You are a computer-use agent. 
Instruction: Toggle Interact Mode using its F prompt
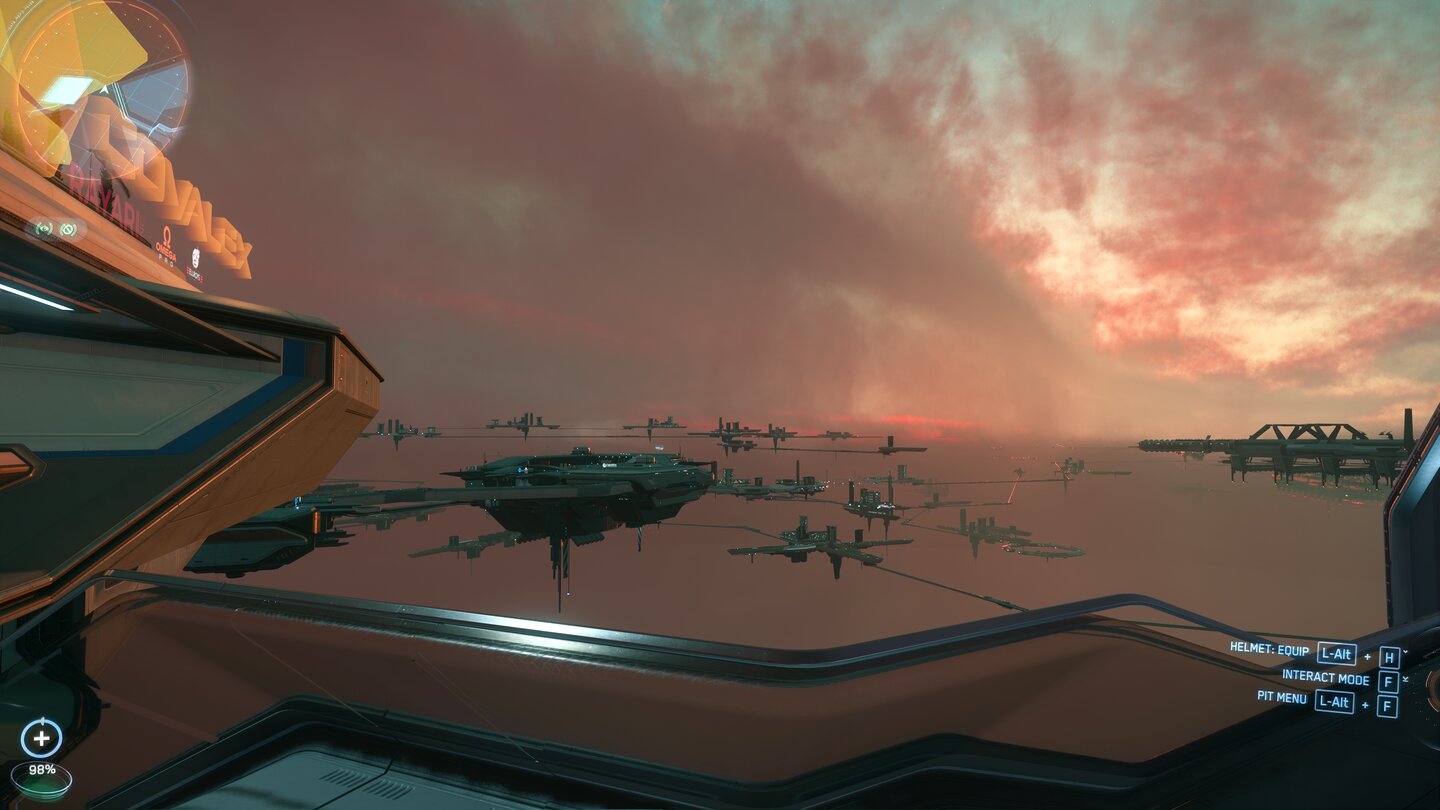[x=1388, y=680]
